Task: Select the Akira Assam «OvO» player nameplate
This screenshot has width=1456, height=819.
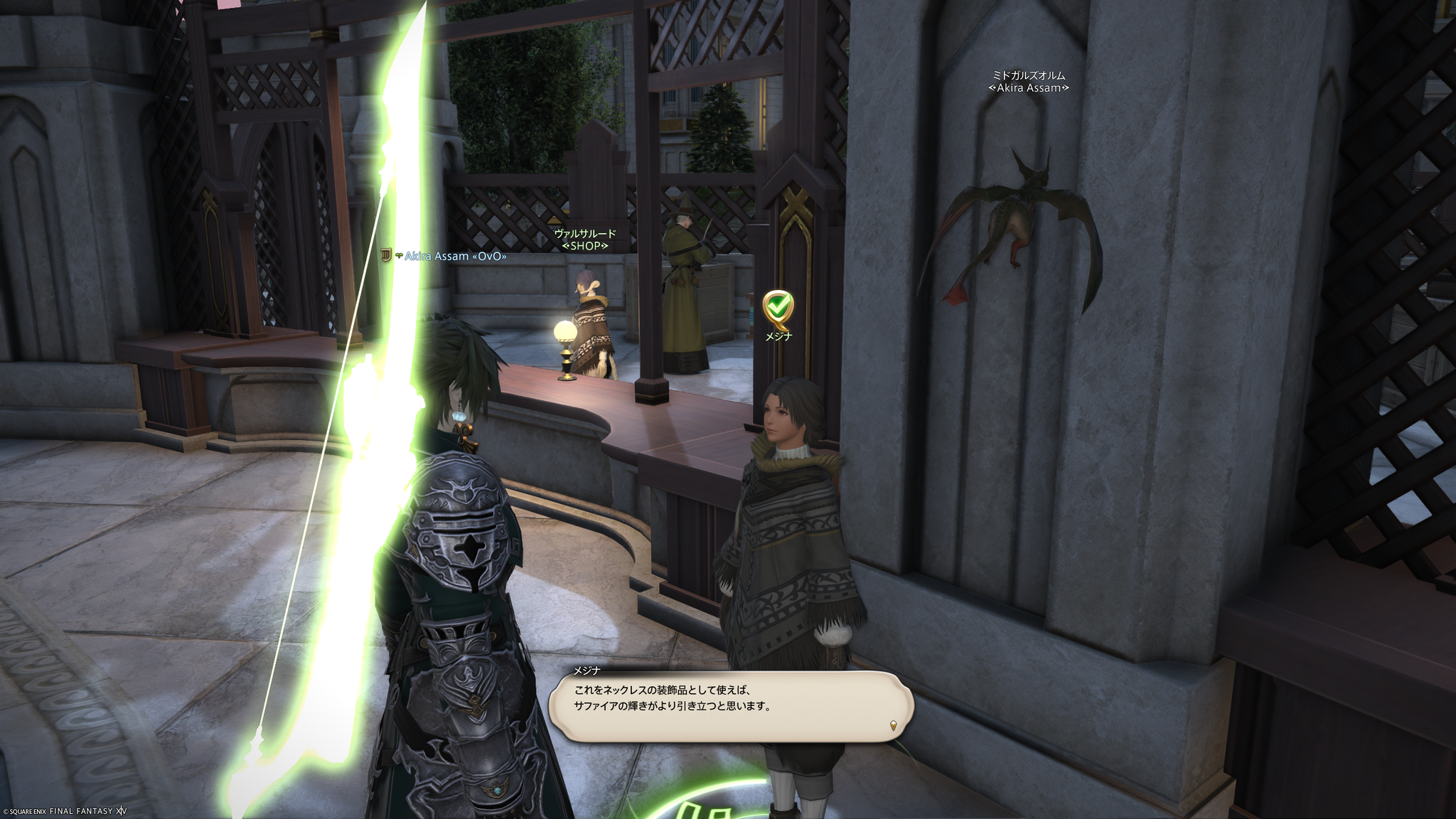Action: [x=455, y=256]
